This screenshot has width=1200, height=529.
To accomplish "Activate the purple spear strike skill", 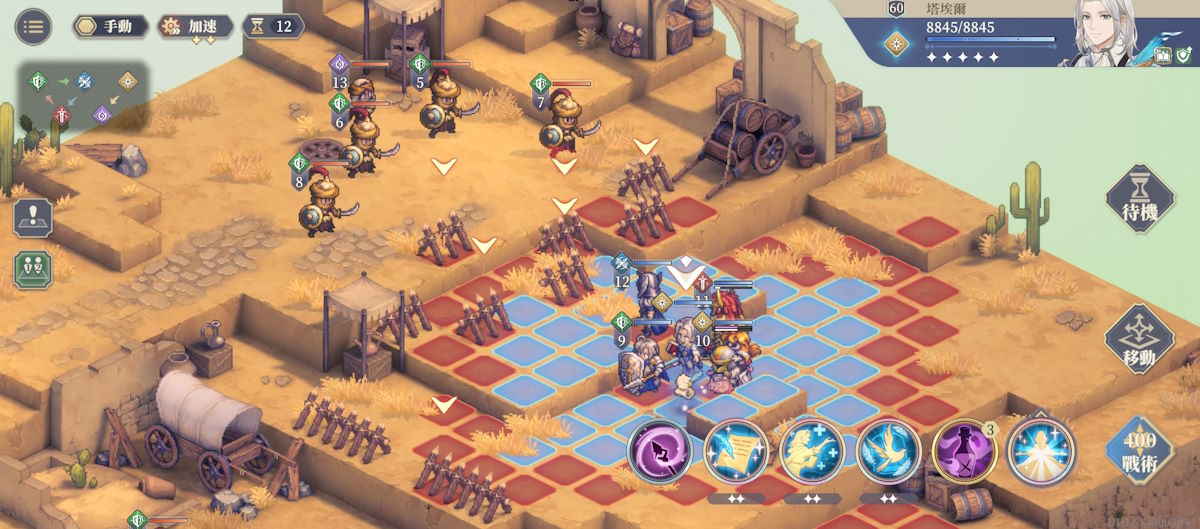I will (659, 452).
